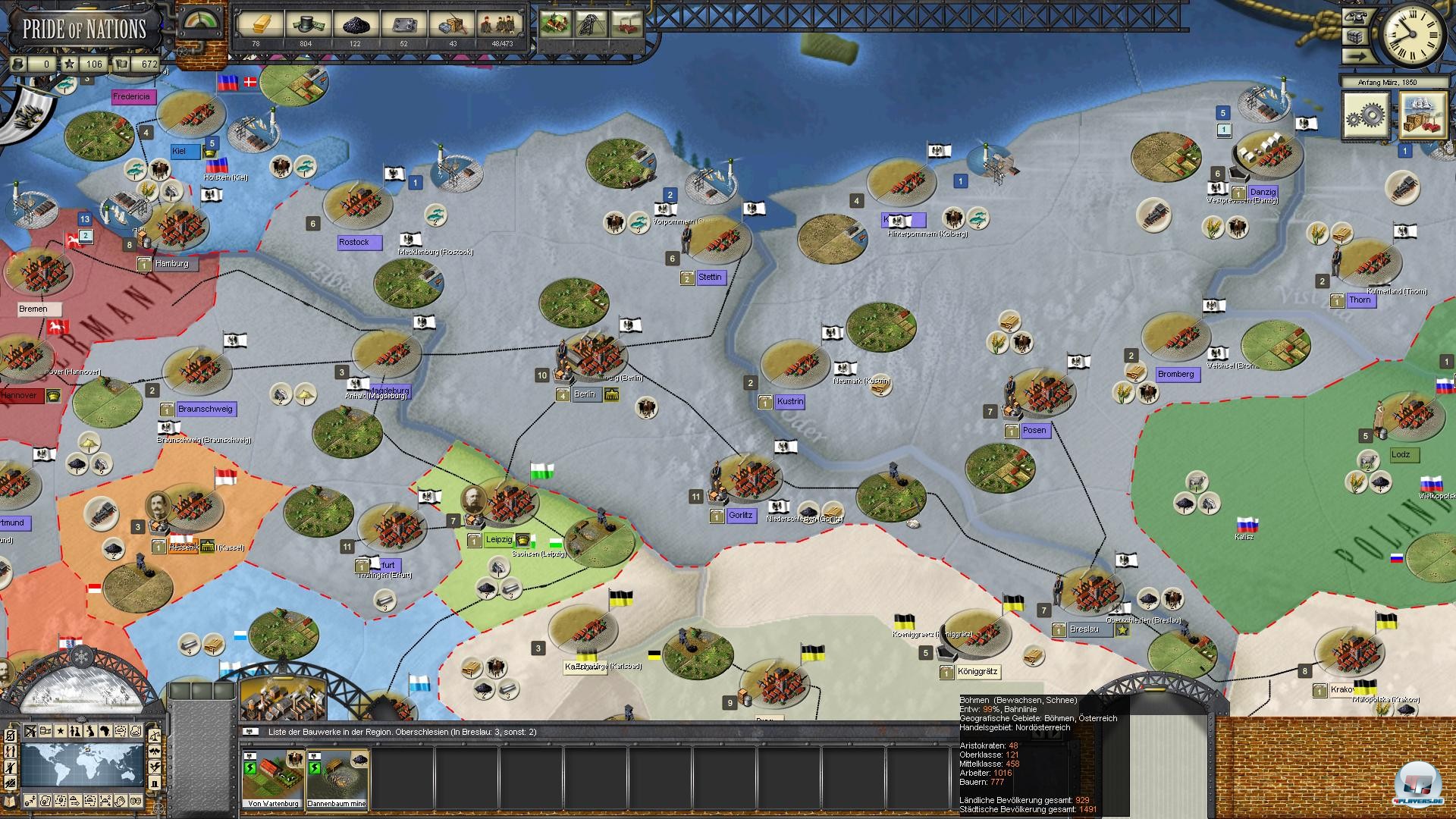Open the mine tower construction button
1456x819 pixels.
592,24
